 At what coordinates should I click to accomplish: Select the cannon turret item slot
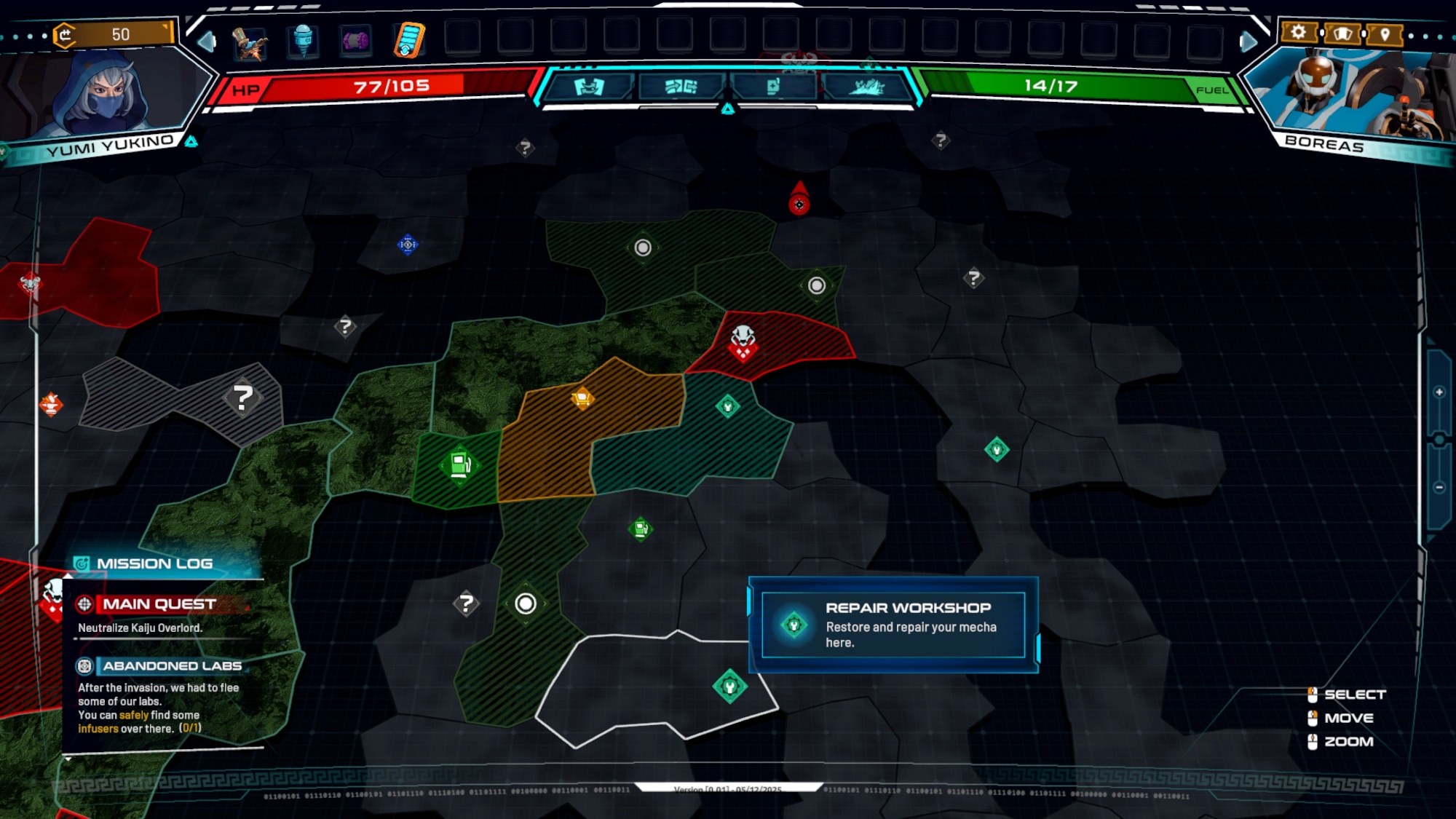tap(250, 41)
